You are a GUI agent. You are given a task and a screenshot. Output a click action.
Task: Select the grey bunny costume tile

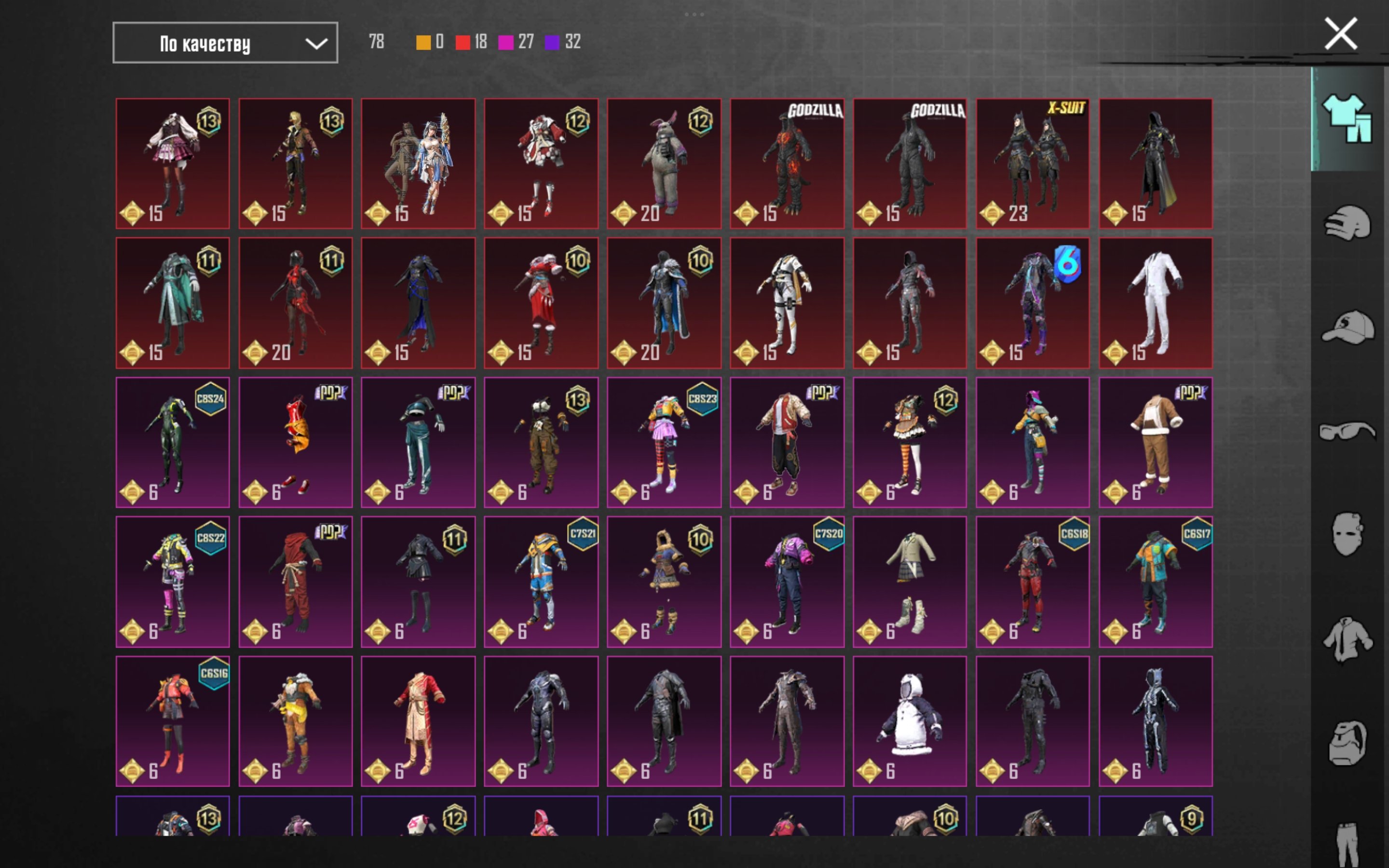tap(664, 163)
